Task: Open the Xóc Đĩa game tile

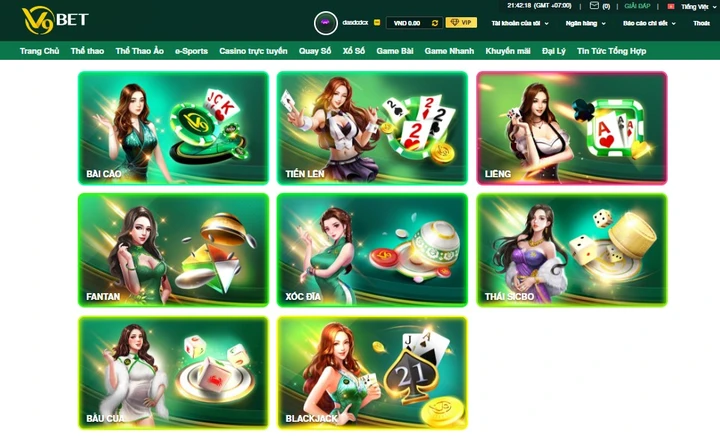Action: point(372,249)
